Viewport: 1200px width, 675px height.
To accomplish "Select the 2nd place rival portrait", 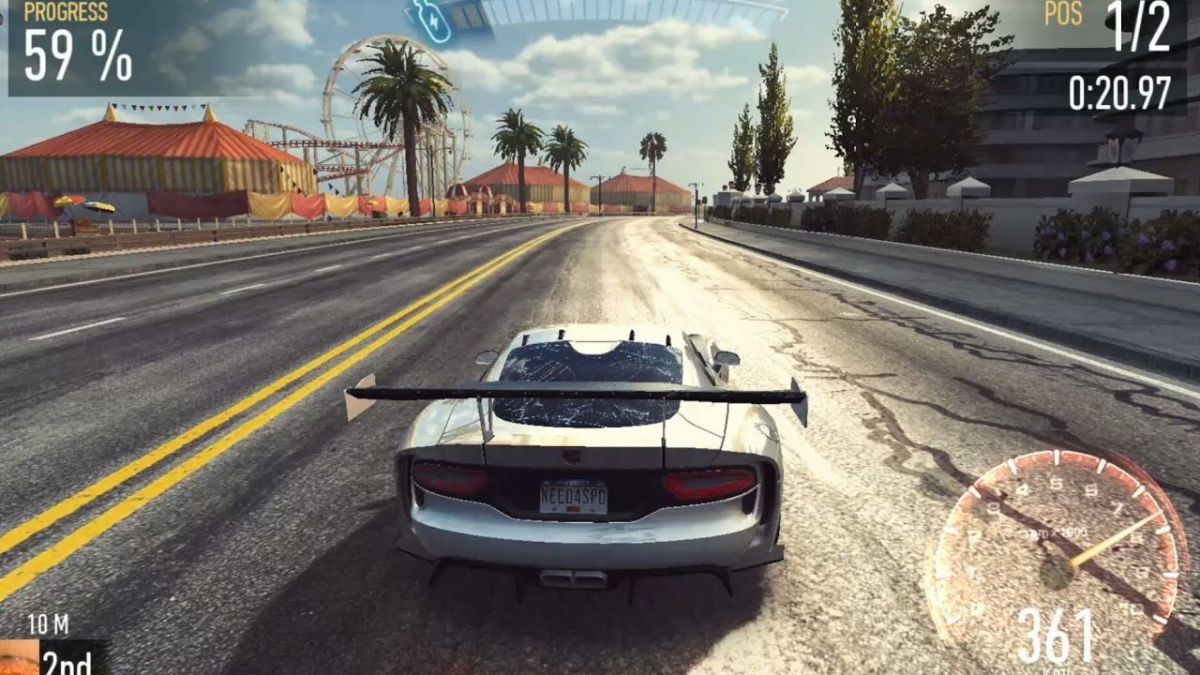I will [18, 658].
